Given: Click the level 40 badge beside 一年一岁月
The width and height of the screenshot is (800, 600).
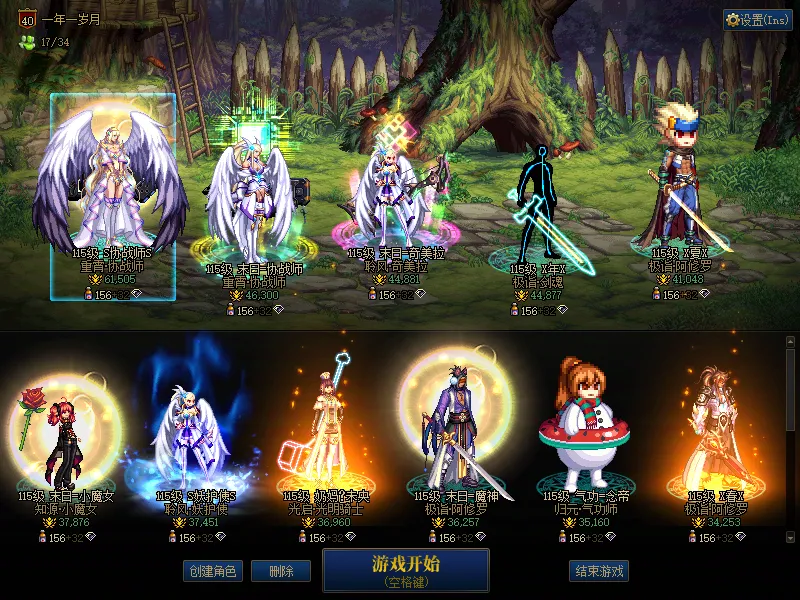Looking at the screenshot, I should click(x=27, y=19).
